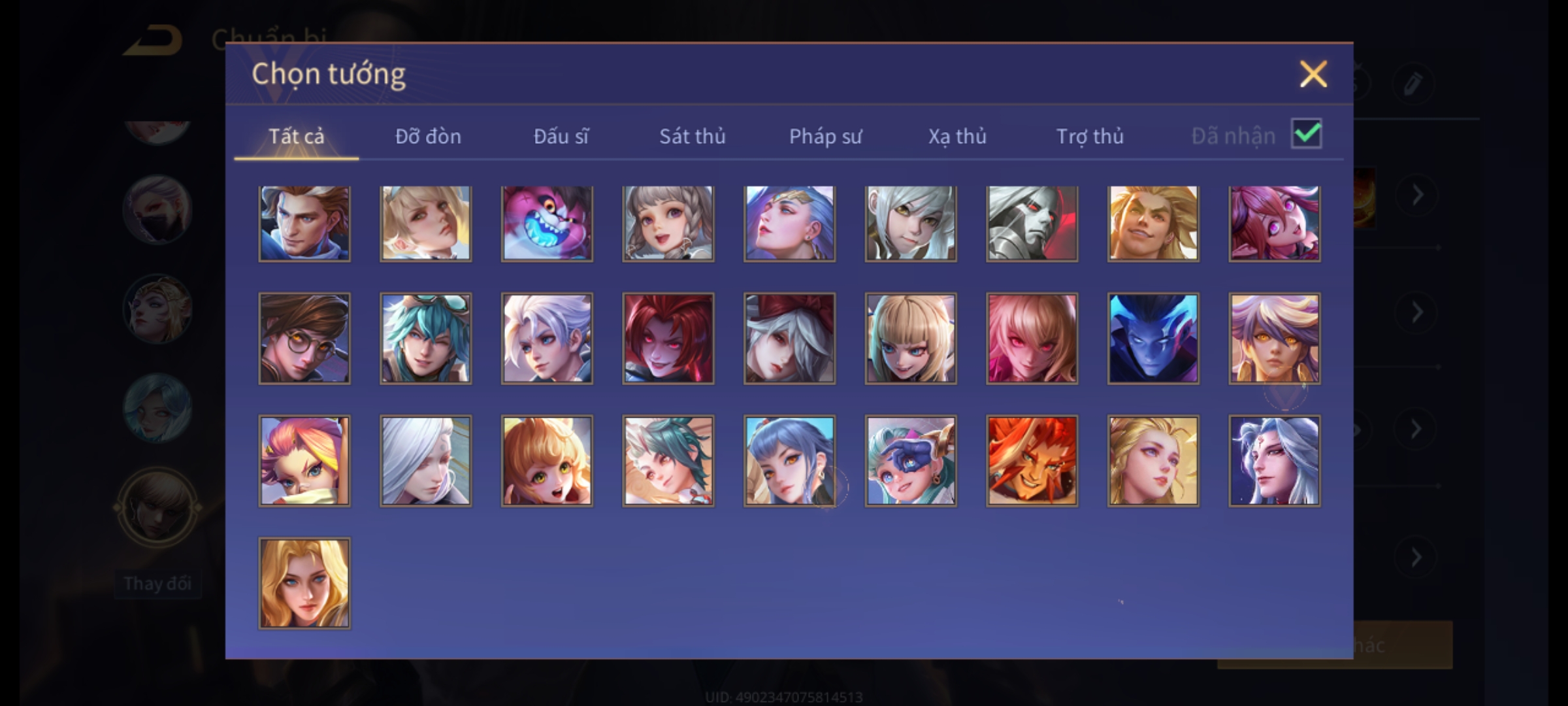
Task: View the Trợ thủ hero list
Action: tap(1090, 136)
